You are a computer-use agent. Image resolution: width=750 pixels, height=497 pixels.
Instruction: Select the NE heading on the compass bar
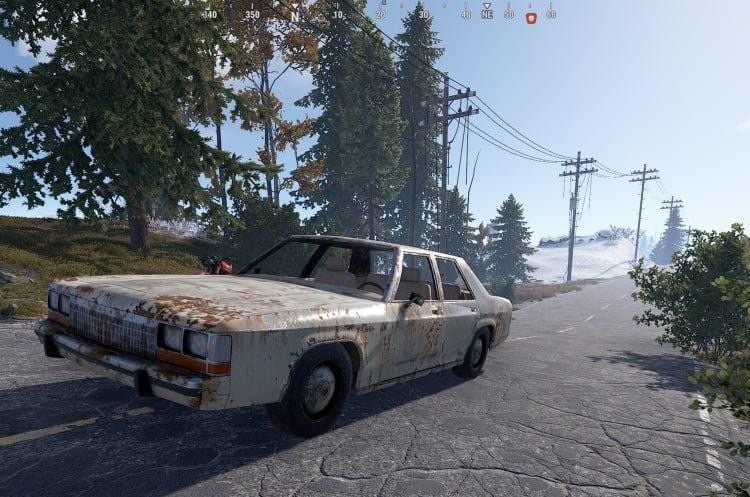487,16
